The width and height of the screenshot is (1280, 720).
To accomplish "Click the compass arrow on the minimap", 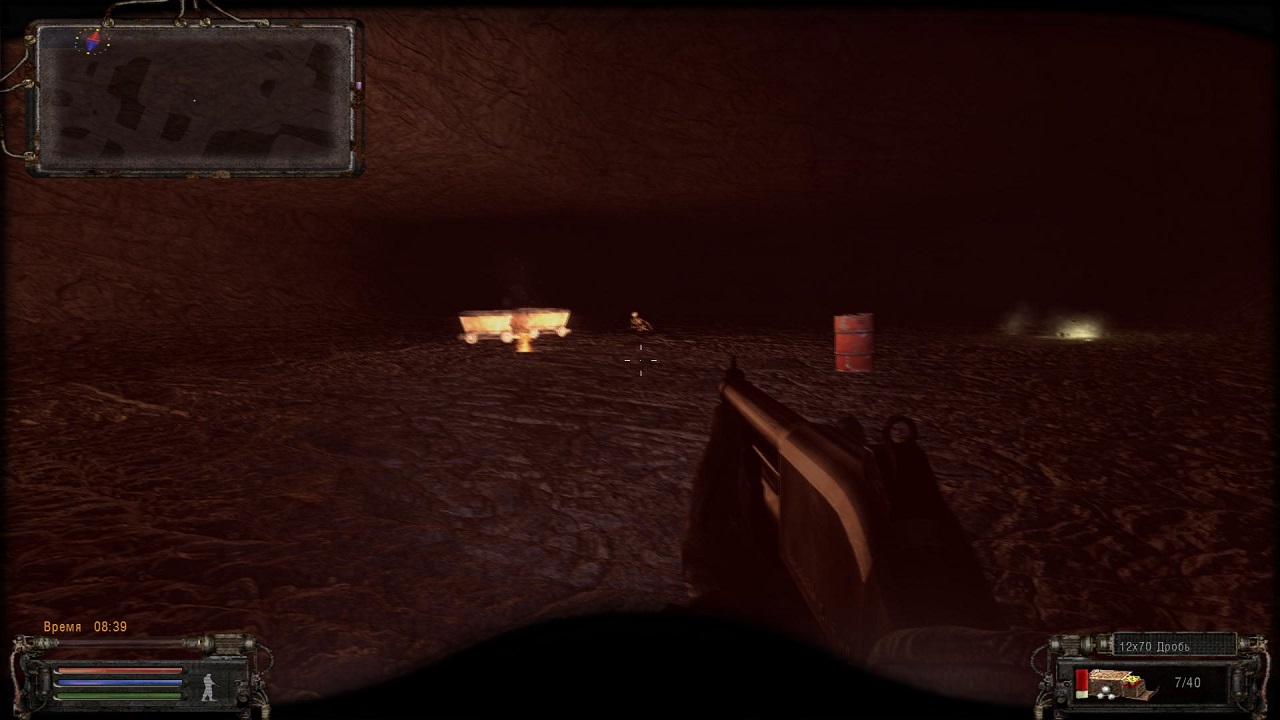I will pos(93,42).
